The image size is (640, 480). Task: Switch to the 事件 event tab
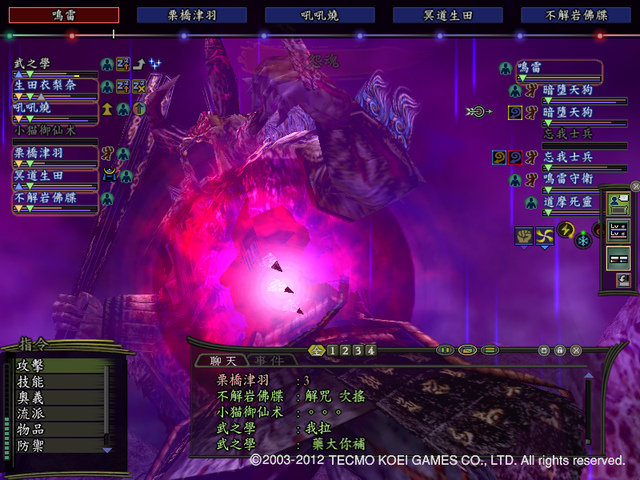tap(267, 360)
